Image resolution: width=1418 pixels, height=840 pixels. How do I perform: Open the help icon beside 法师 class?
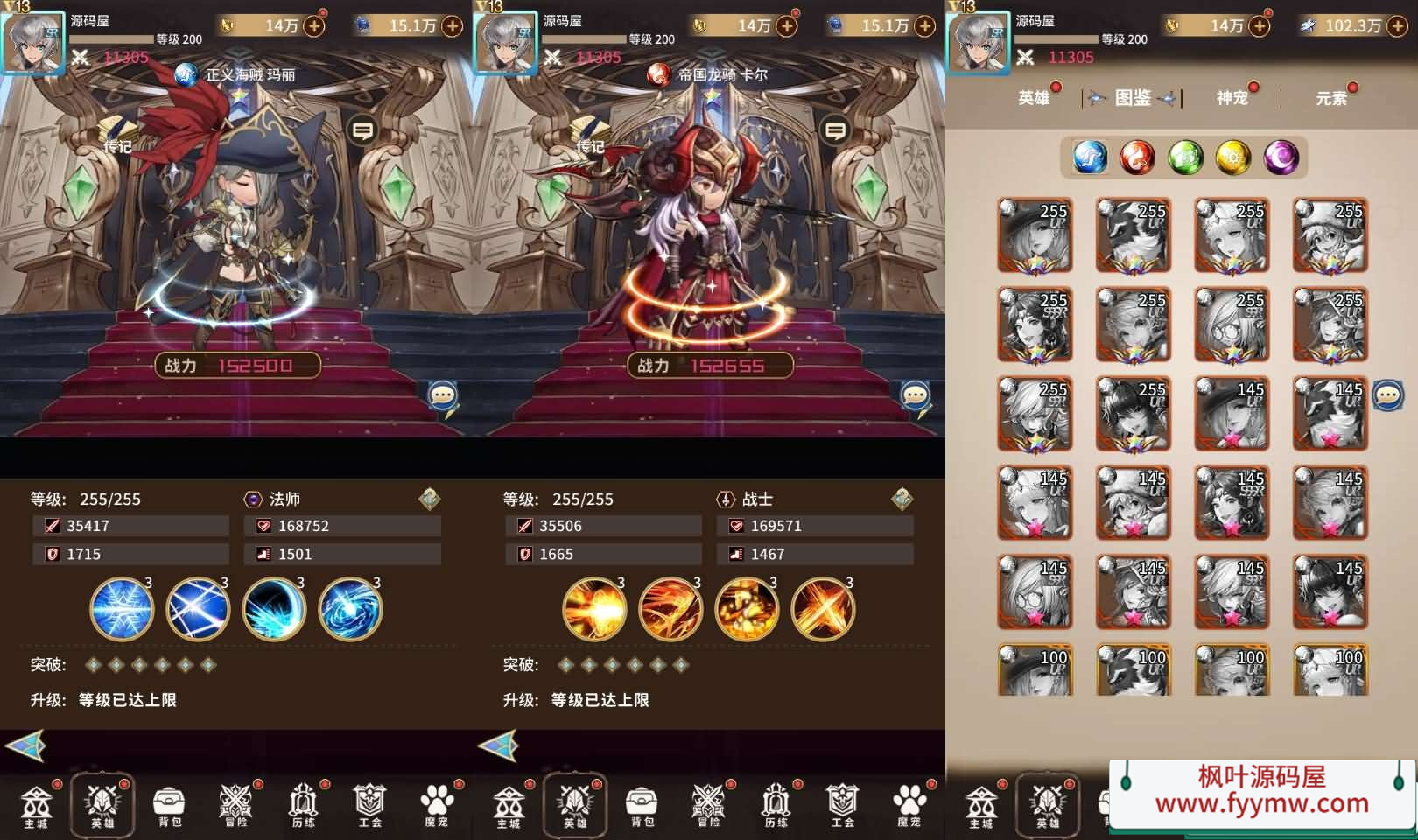[x=429, y=499]
